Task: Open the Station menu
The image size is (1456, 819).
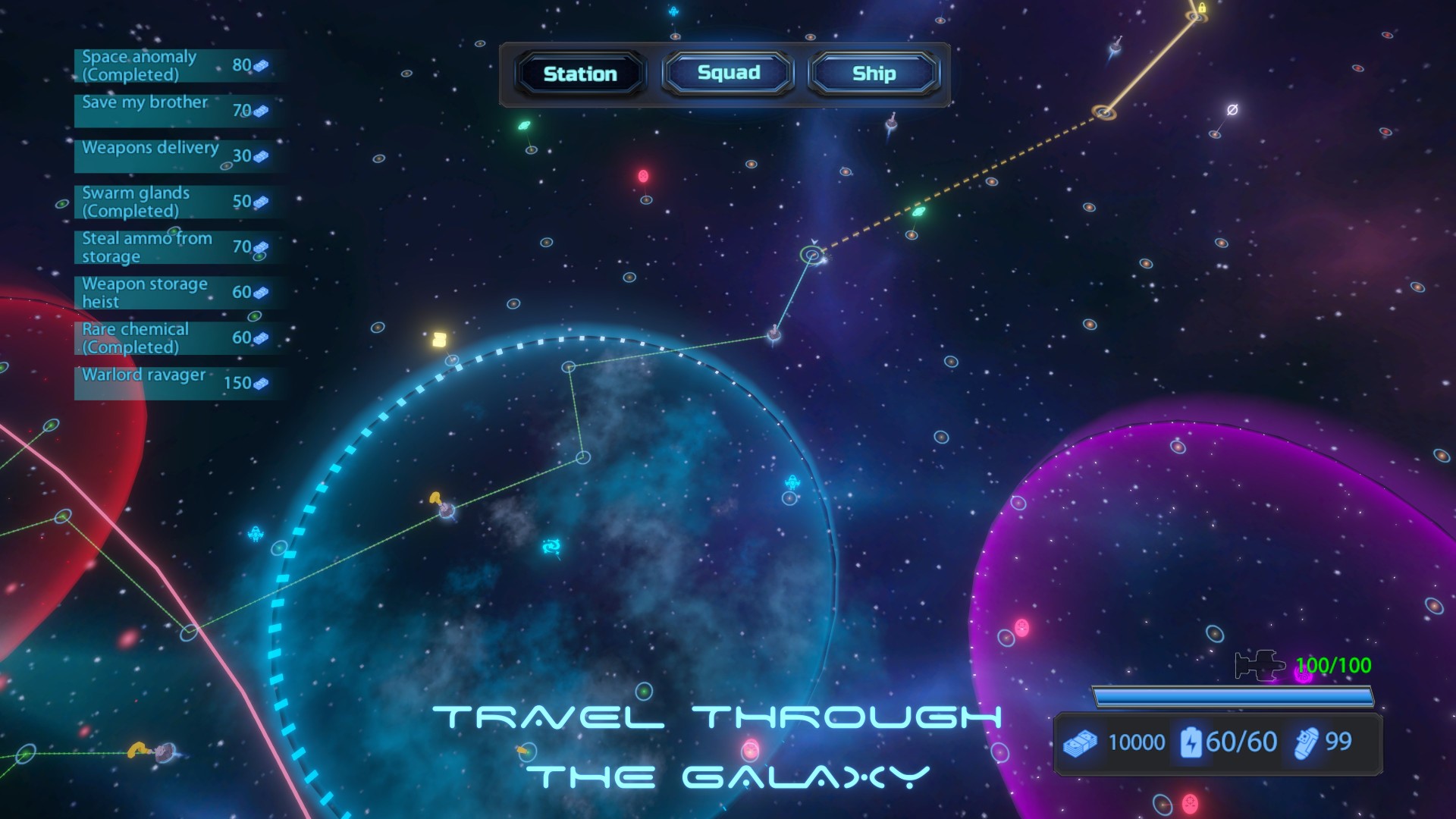Action: pos(579,74)
